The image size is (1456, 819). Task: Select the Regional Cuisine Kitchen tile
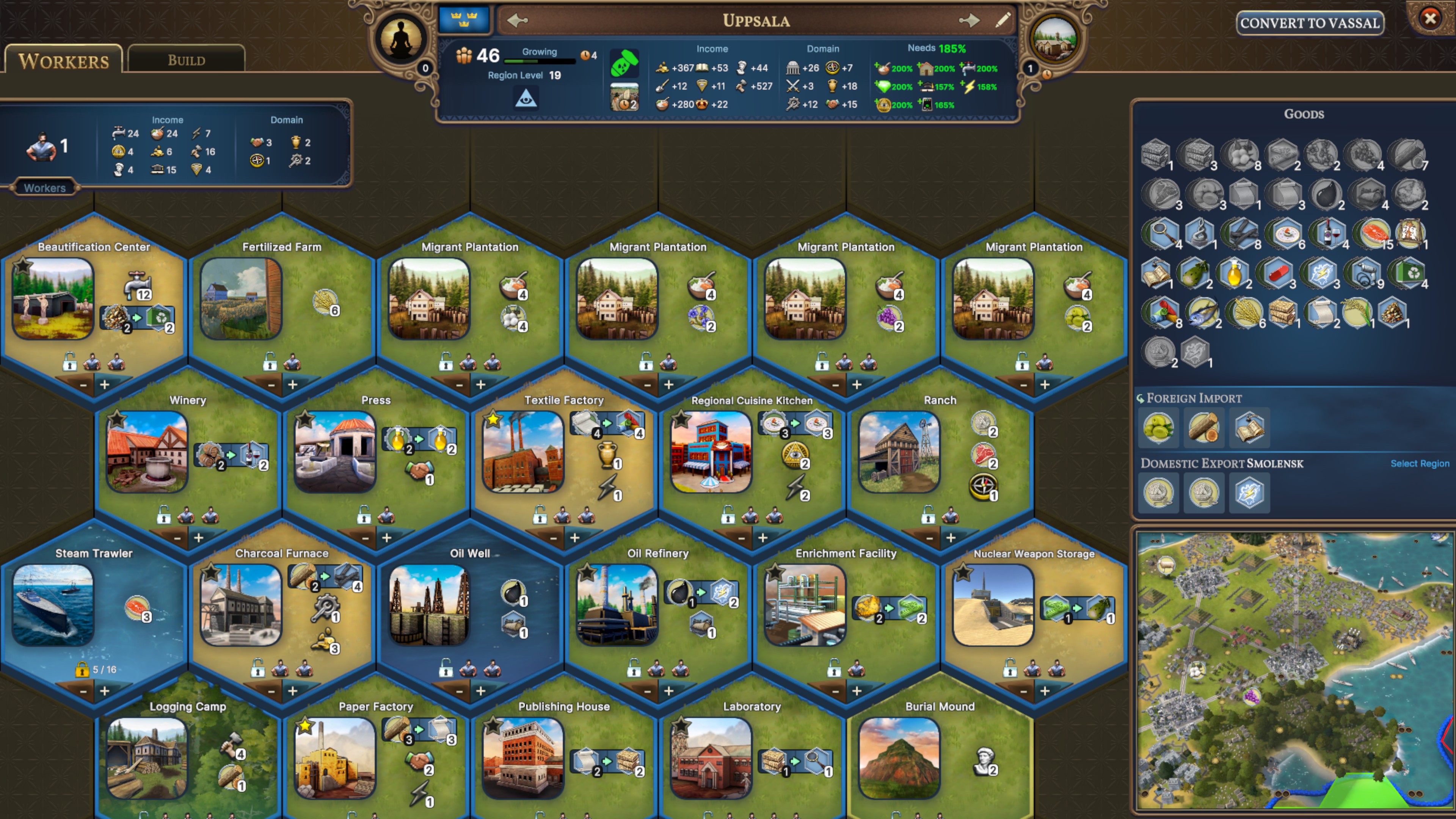pyautogui.click(x=711, y=452)
